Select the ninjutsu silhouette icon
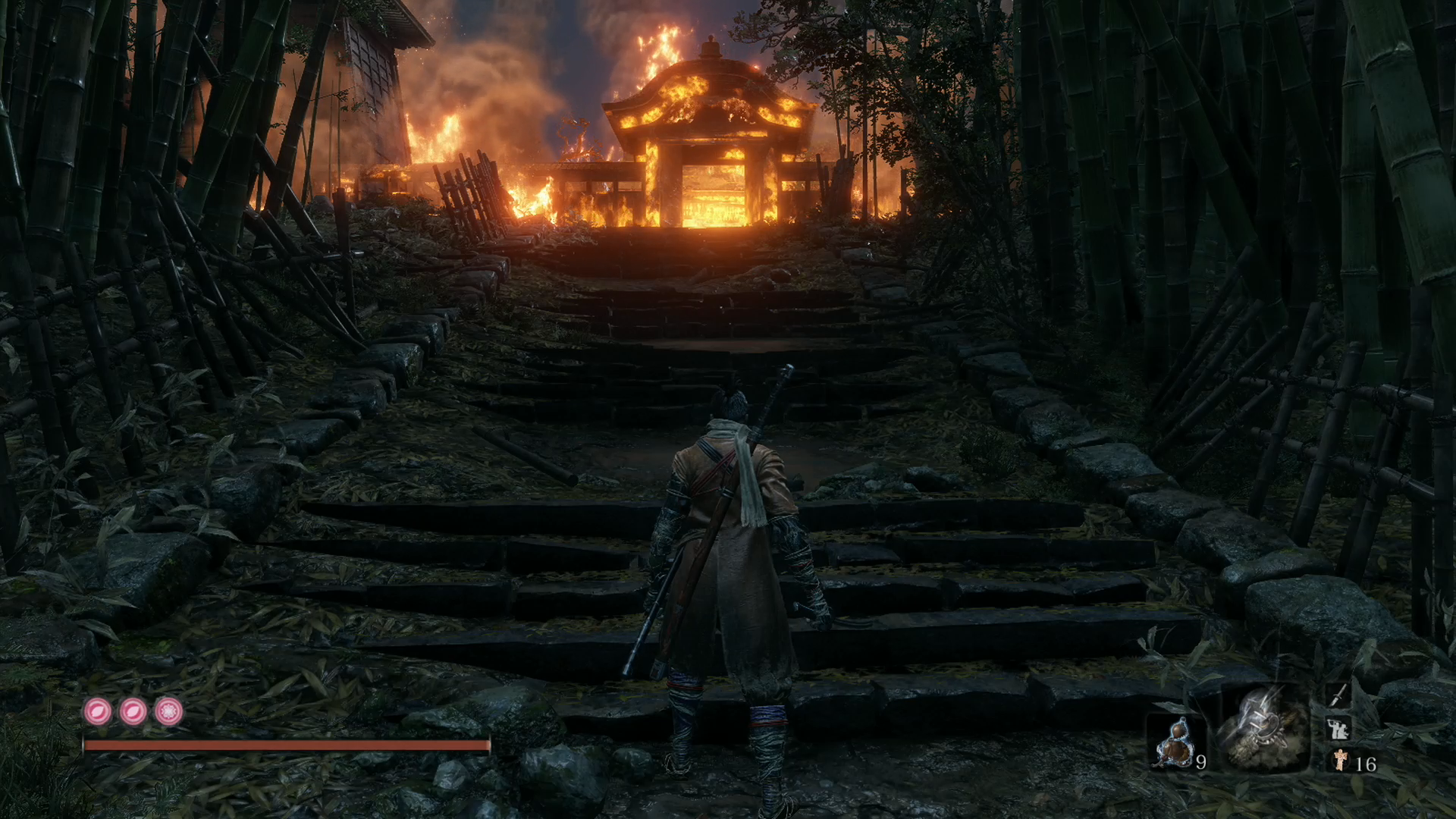Viewport: 1456px width, 819px height. tap(1338, 729)
